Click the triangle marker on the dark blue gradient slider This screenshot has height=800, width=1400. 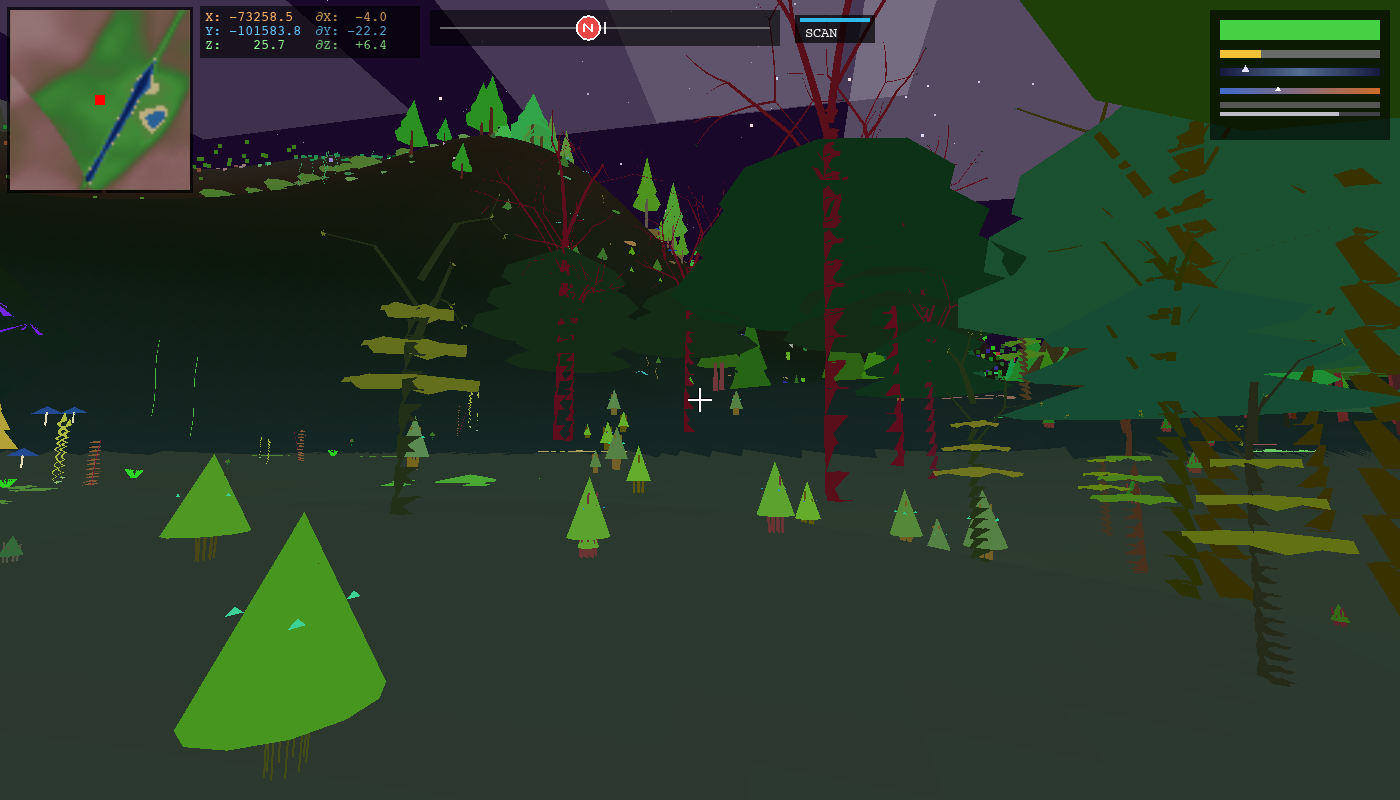pyautogui.click(x=1245, y=69)
